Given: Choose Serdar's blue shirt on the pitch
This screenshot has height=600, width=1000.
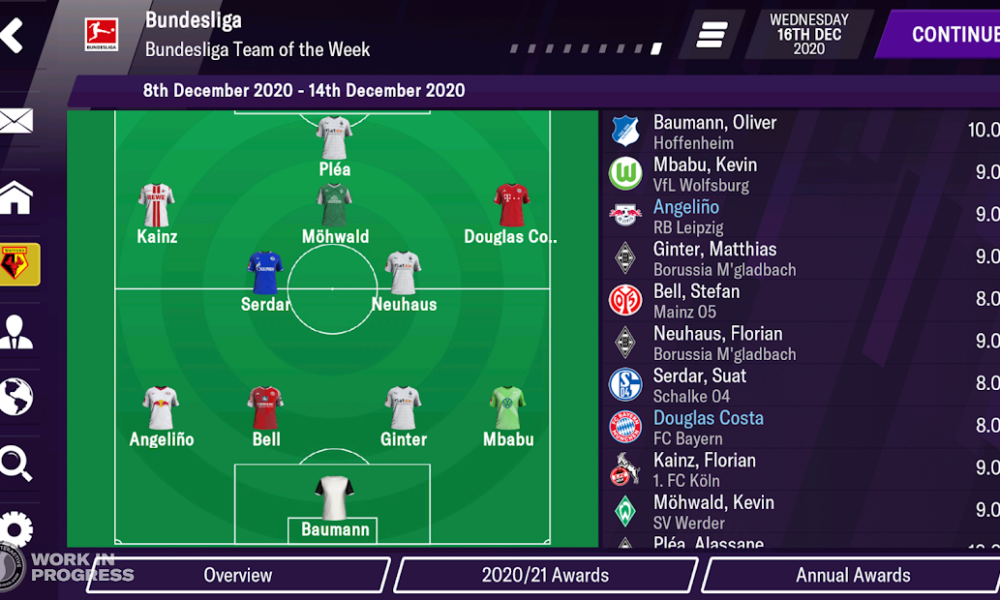Looking at the screenshot, I should click(x=265, y=272).
